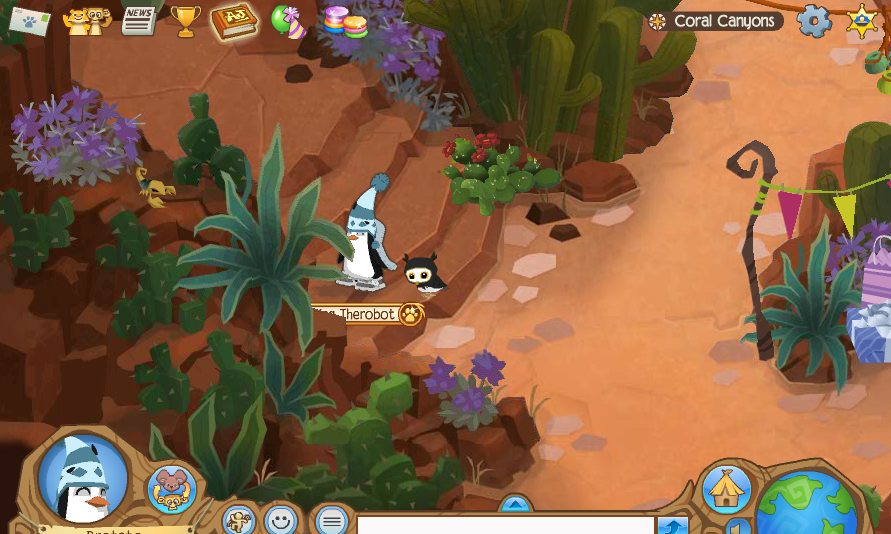Image resolution: width=891 pixels, height=534 pixels.
Task: Open the settings gear
Action: (x=813, y=21)
